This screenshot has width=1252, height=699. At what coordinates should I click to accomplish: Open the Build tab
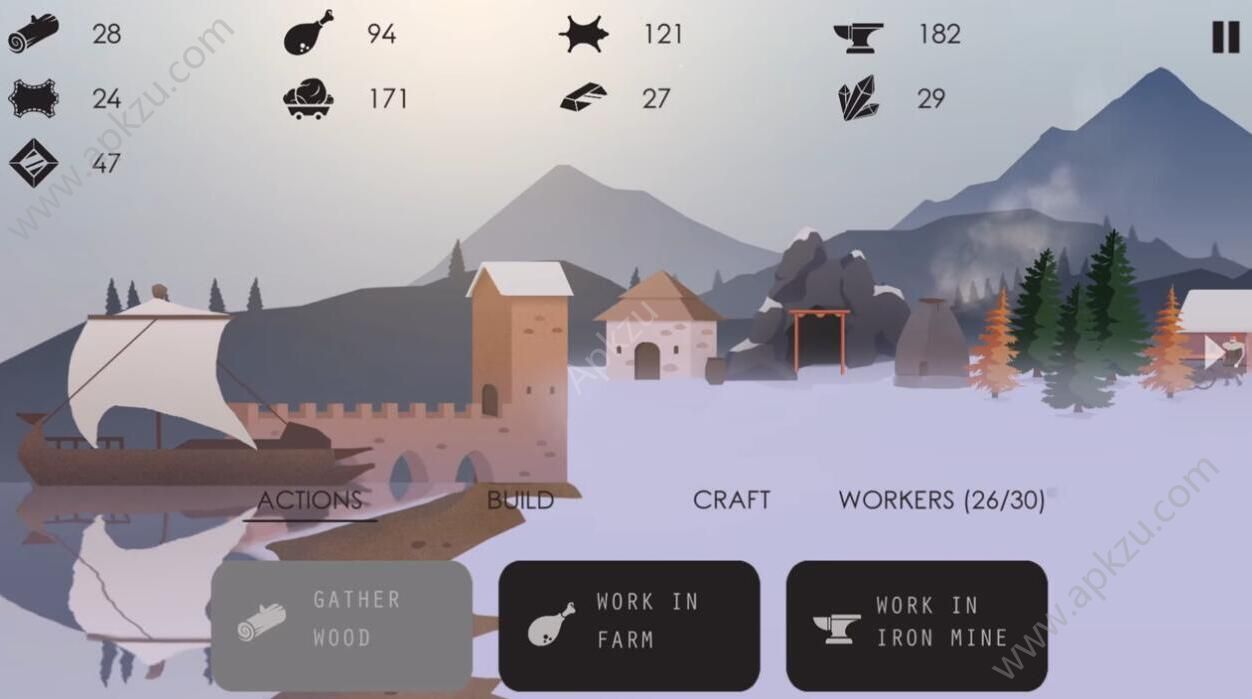[x=520, y=500]
